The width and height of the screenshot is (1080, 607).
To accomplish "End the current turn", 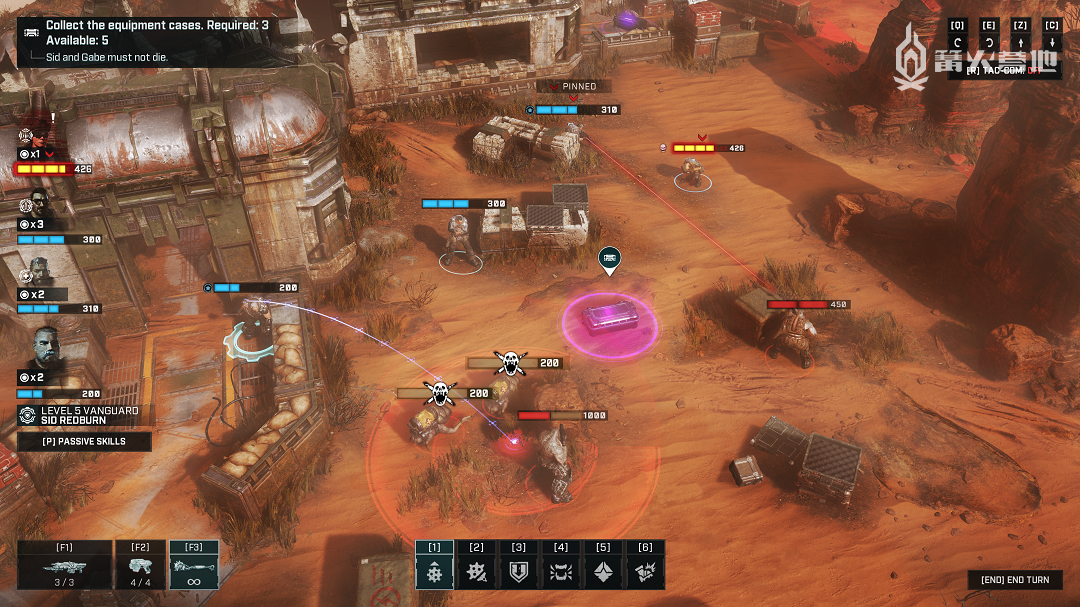I will (1014, 580).
